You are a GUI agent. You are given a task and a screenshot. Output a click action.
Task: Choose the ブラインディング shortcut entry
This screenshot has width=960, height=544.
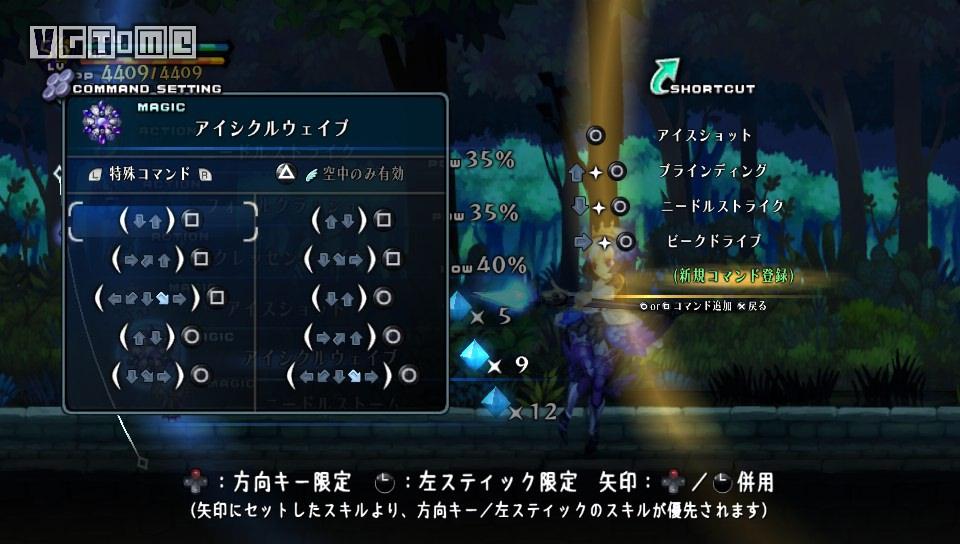pyautogui.click(x=712, y=171)
